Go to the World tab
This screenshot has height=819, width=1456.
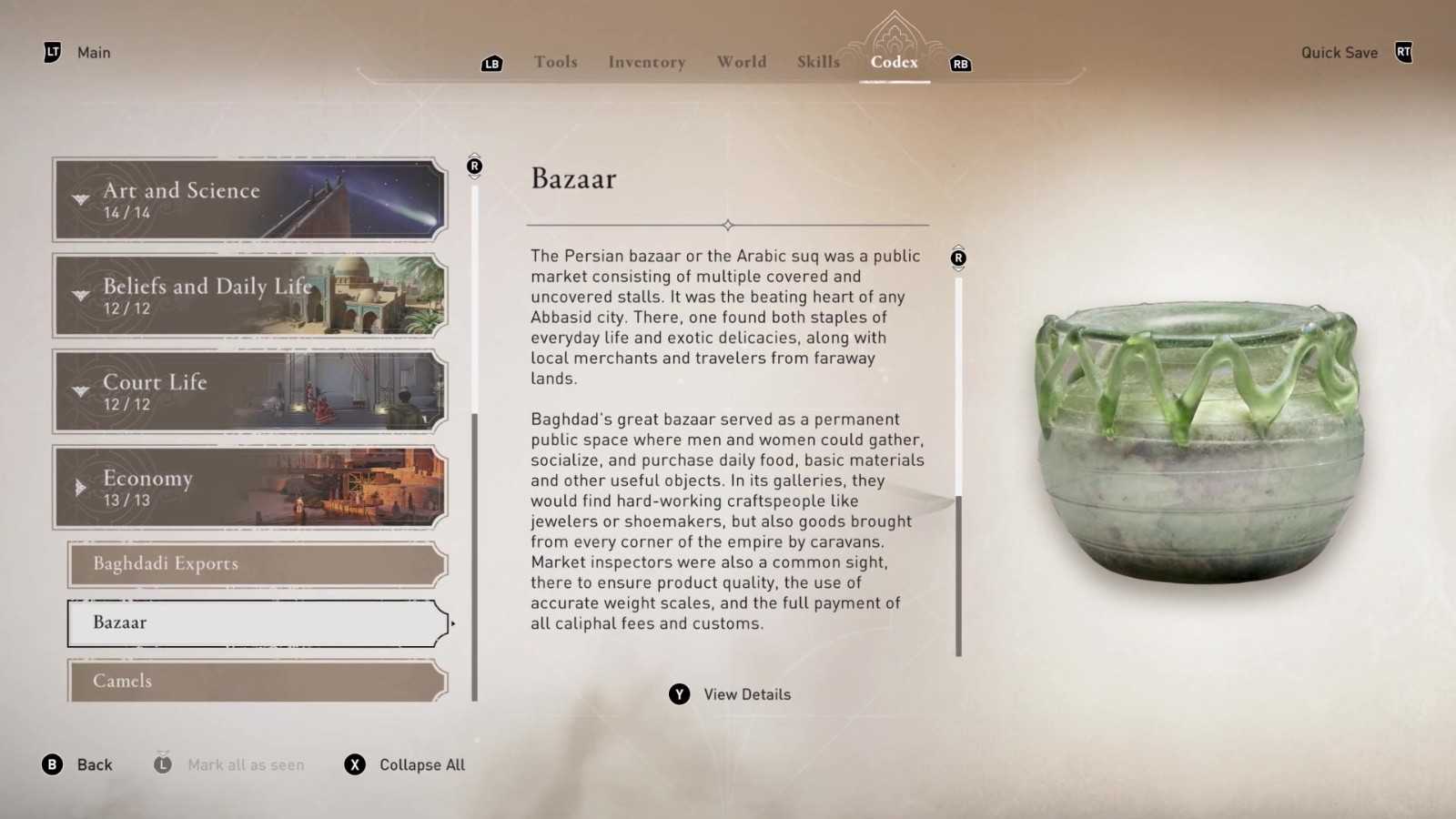coord(741,62)
